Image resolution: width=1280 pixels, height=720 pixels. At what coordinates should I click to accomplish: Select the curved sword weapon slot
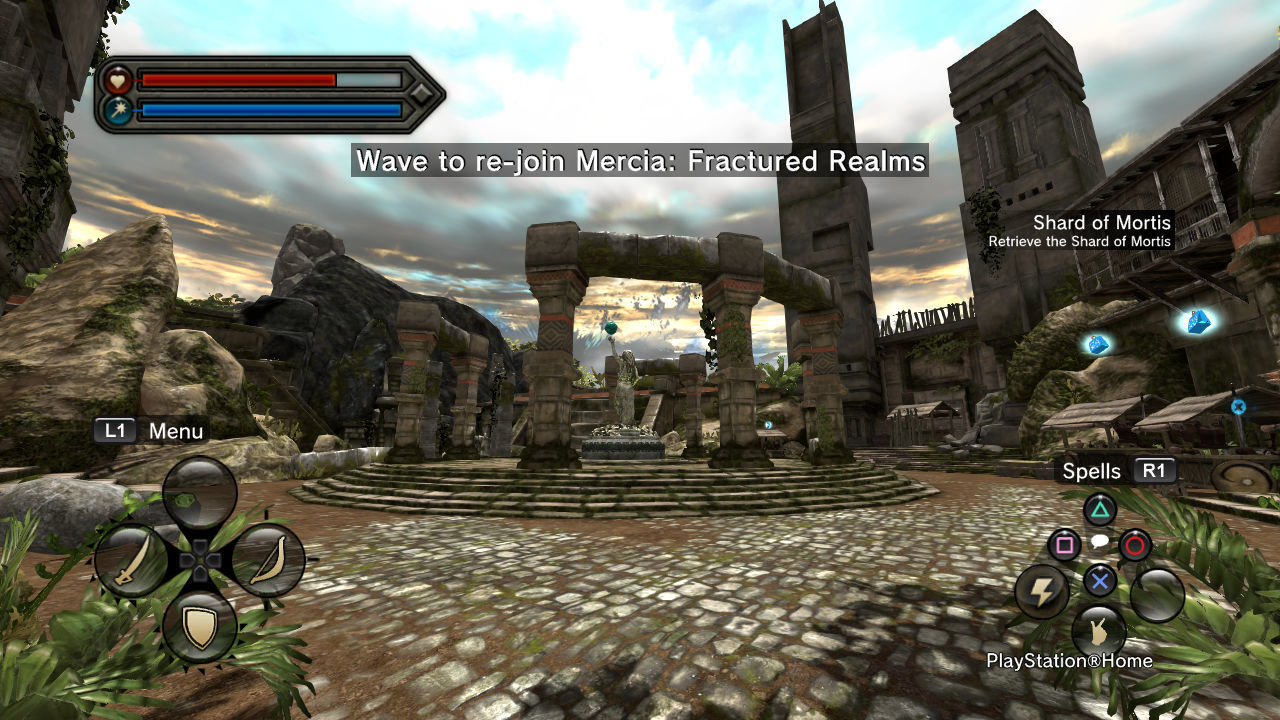coord(132,561)
